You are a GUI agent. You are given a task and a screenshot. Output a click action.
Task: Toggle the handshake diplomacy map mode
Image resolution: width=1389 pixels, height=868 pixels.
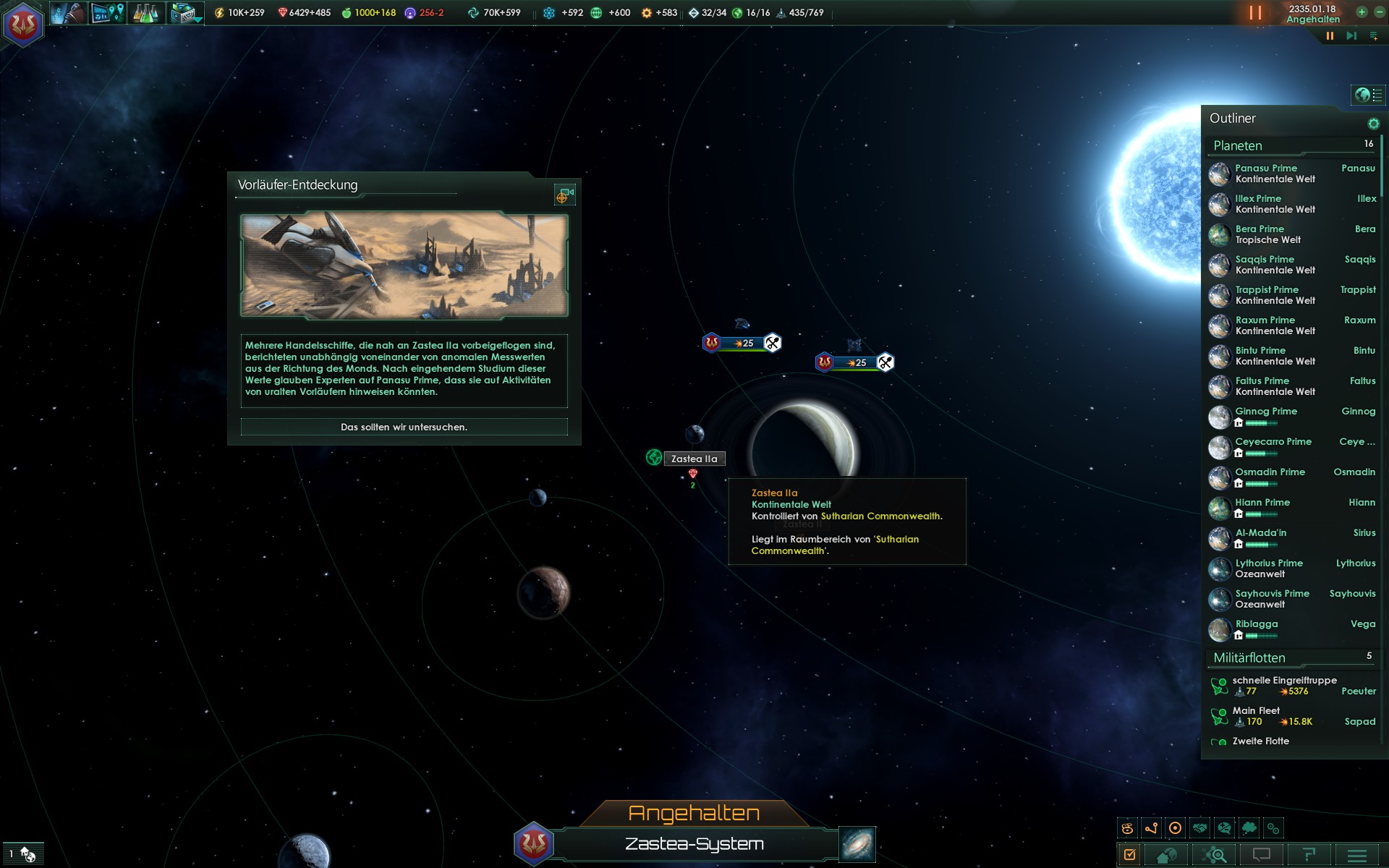point(1200,828)
